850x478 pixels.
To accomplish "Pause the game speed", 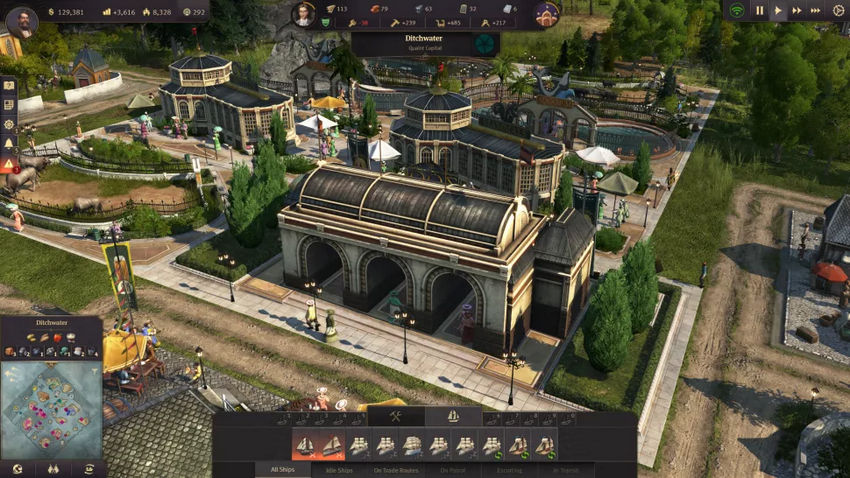I will pos(759,11).
